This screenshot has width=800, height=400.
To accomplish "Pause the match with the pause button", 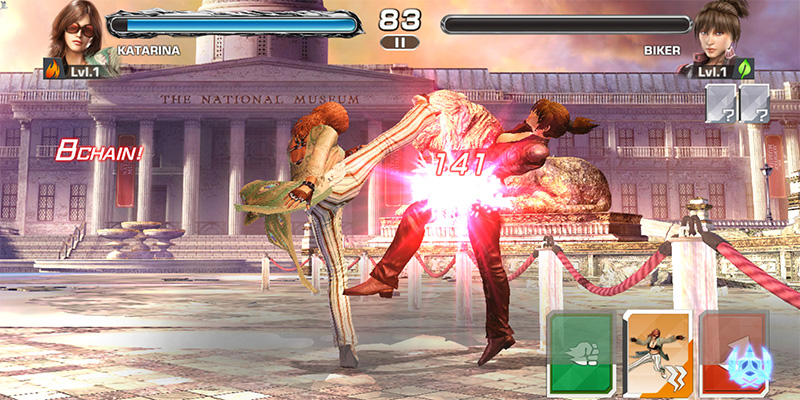I will click(400, 43).
